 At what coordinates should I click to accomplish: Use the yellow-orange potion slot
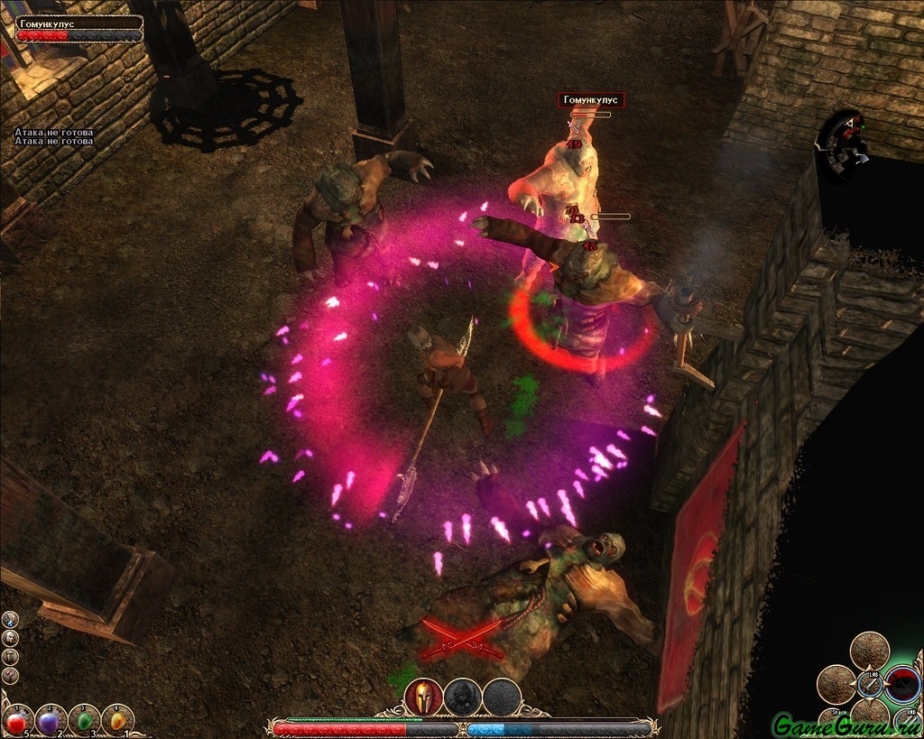[117, 719]
